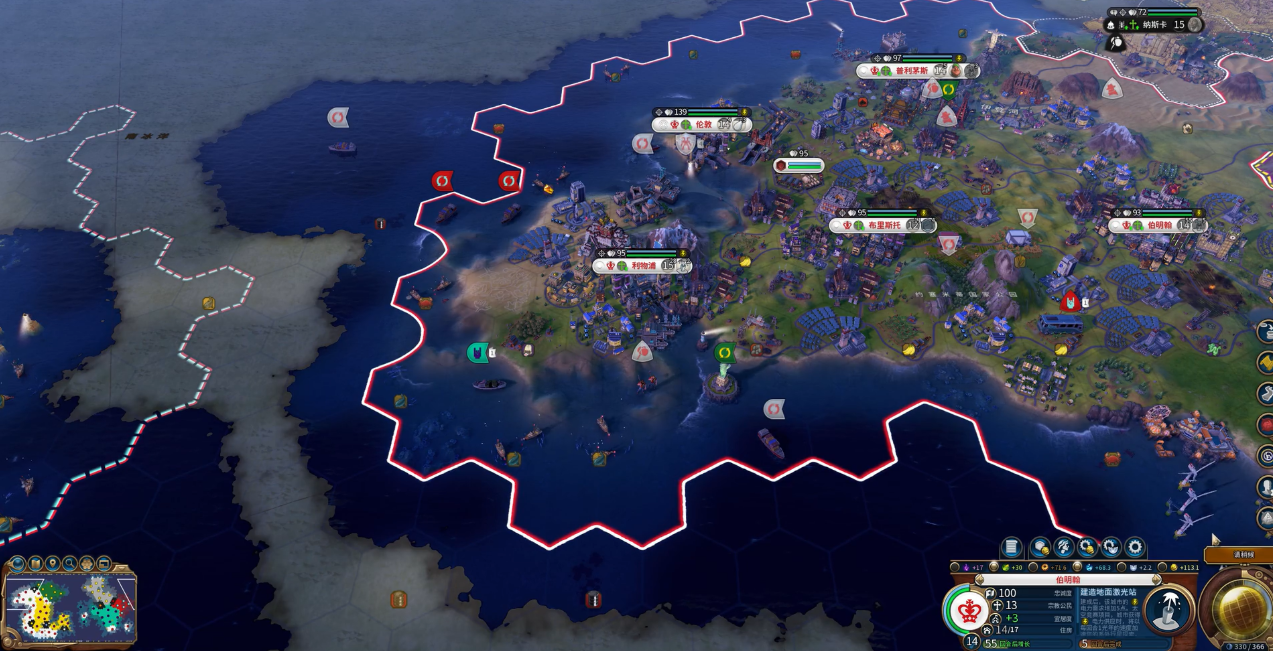Screen dimensions: 1273x651
Task: Click the ground laser station production portrait
Action: point(1167,610)
